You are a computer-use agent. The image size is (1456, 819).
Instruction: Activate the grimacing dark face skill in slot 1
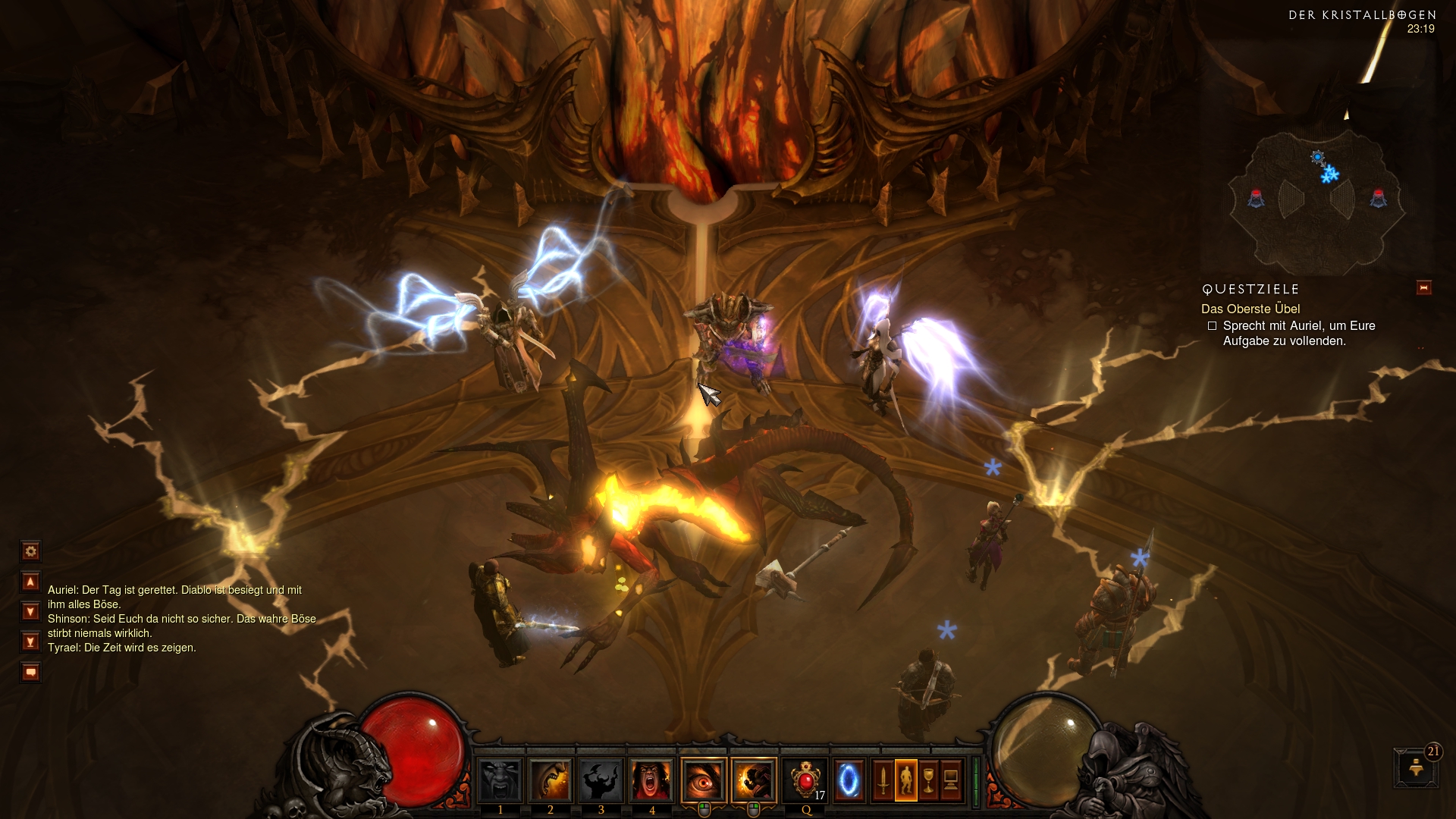pyautogui.click(x=500, y=780)
